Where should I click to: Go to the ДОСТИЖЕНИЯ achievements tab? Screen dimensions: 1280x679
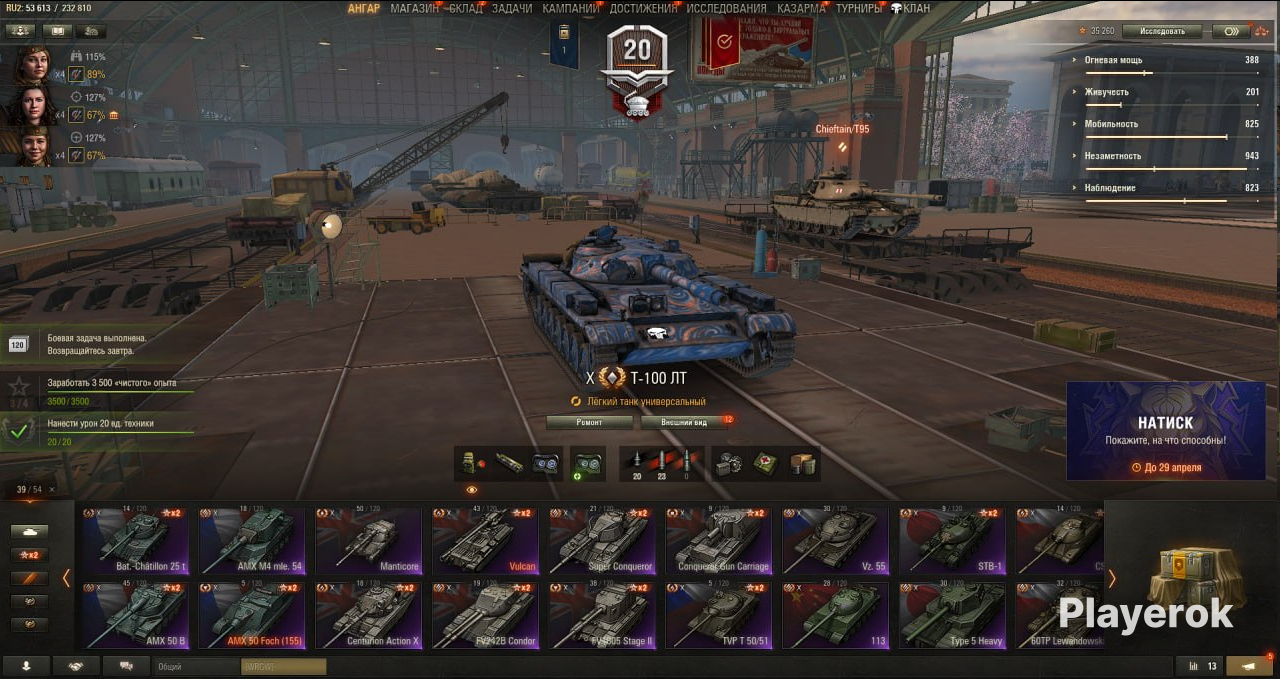point(643,8)
